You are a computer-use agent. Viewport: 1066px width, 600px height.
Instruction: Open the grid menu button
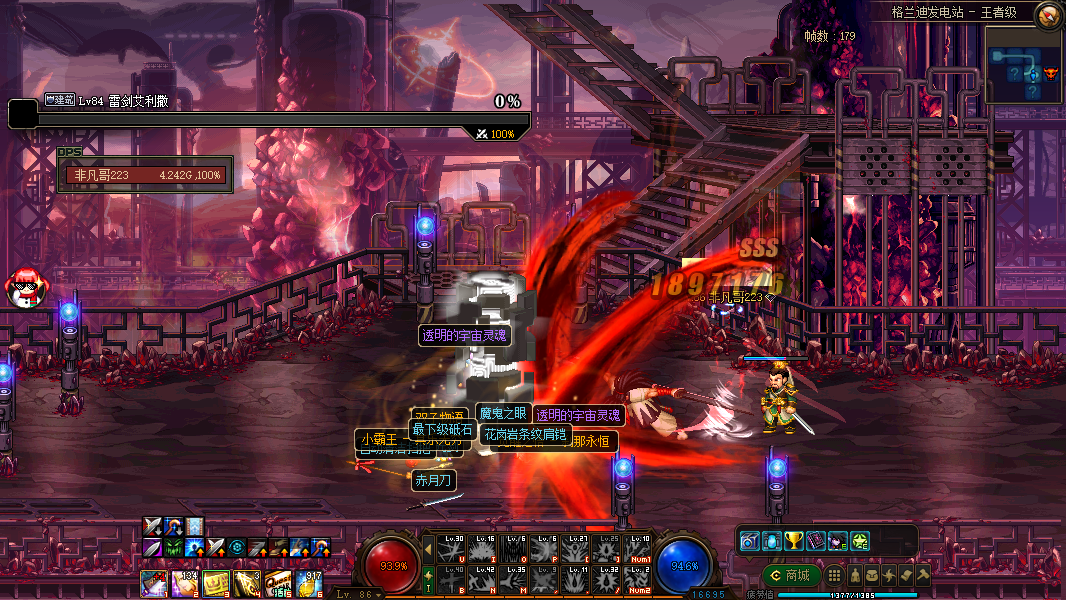(834, 576)
